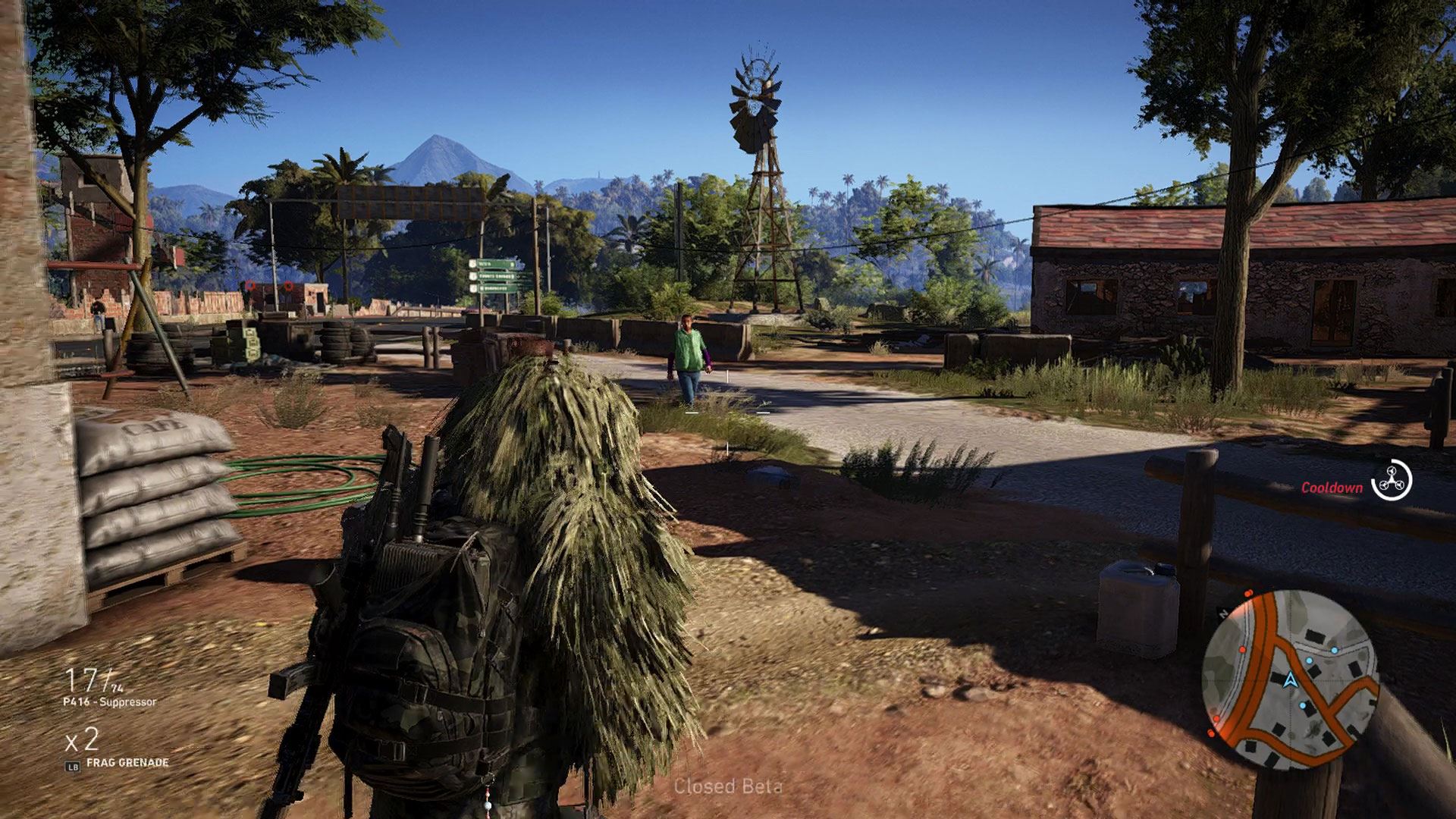
Task: Click the player arrow on the minimap
Action: [1289, 679]
